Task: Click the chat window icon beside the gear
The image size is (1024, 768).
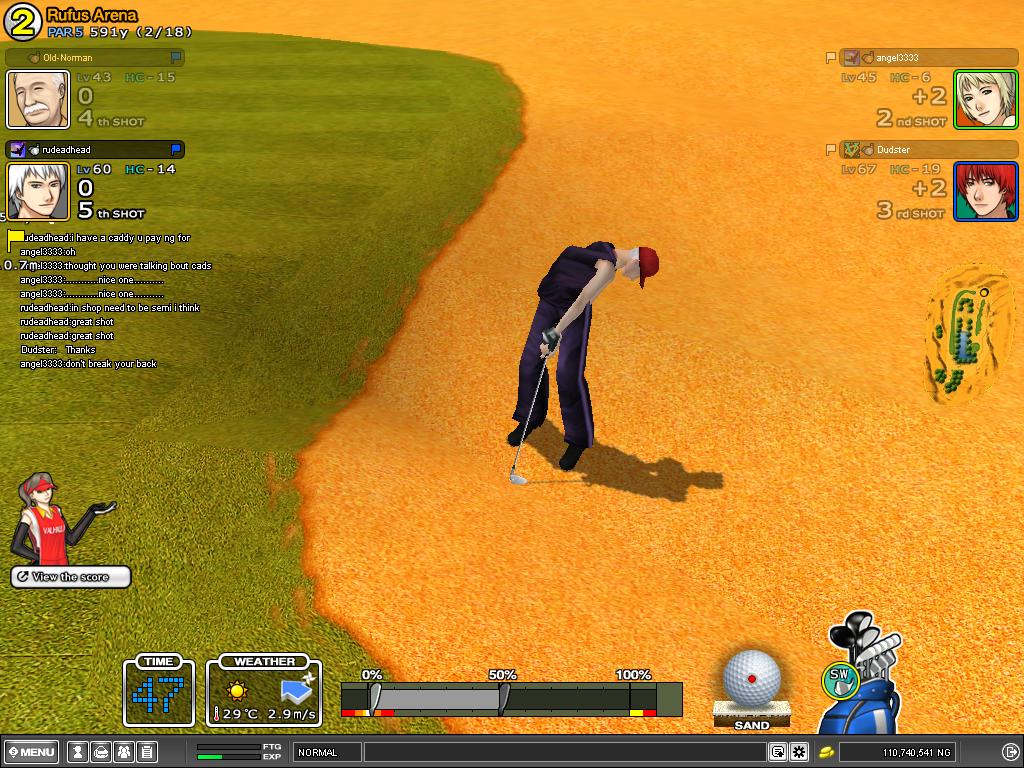Action: click(x=777, y=752)
